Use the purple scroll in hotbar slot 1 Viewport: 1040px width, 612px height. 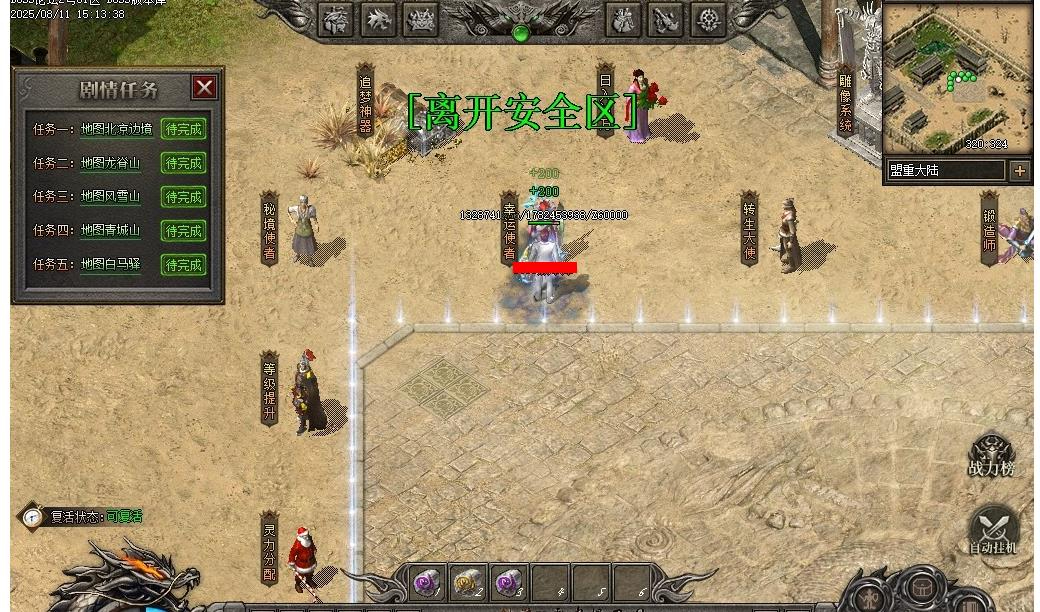(427, 582)
